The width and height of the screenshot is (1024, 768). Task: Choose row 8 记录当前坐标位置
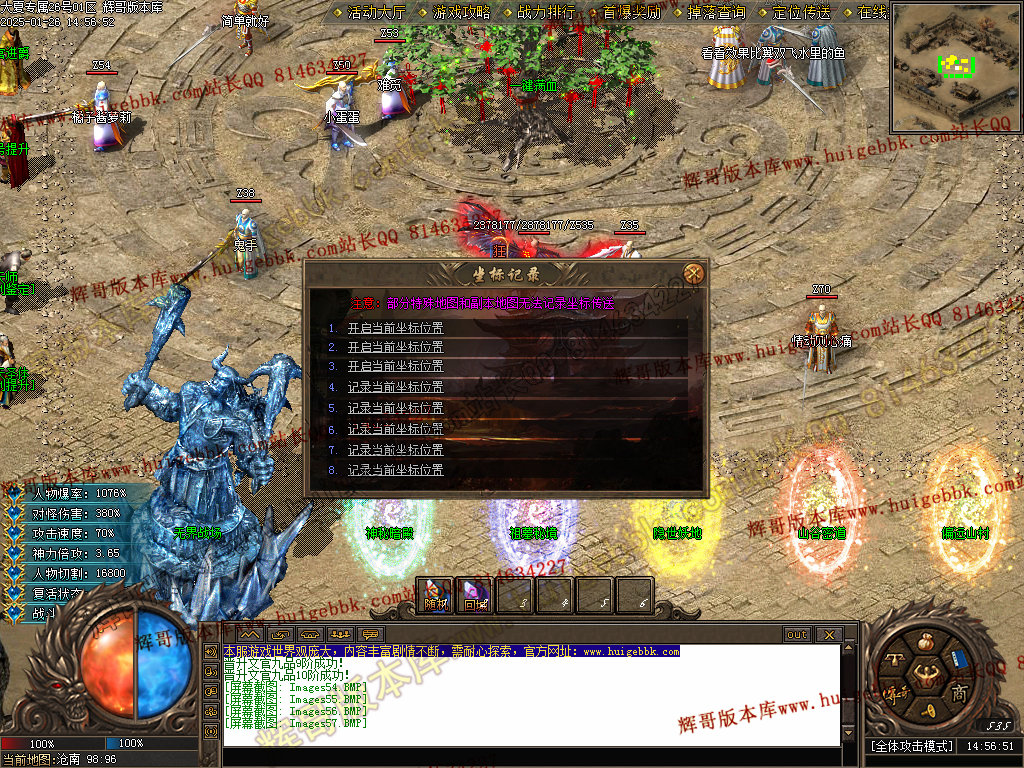[395, 470]
